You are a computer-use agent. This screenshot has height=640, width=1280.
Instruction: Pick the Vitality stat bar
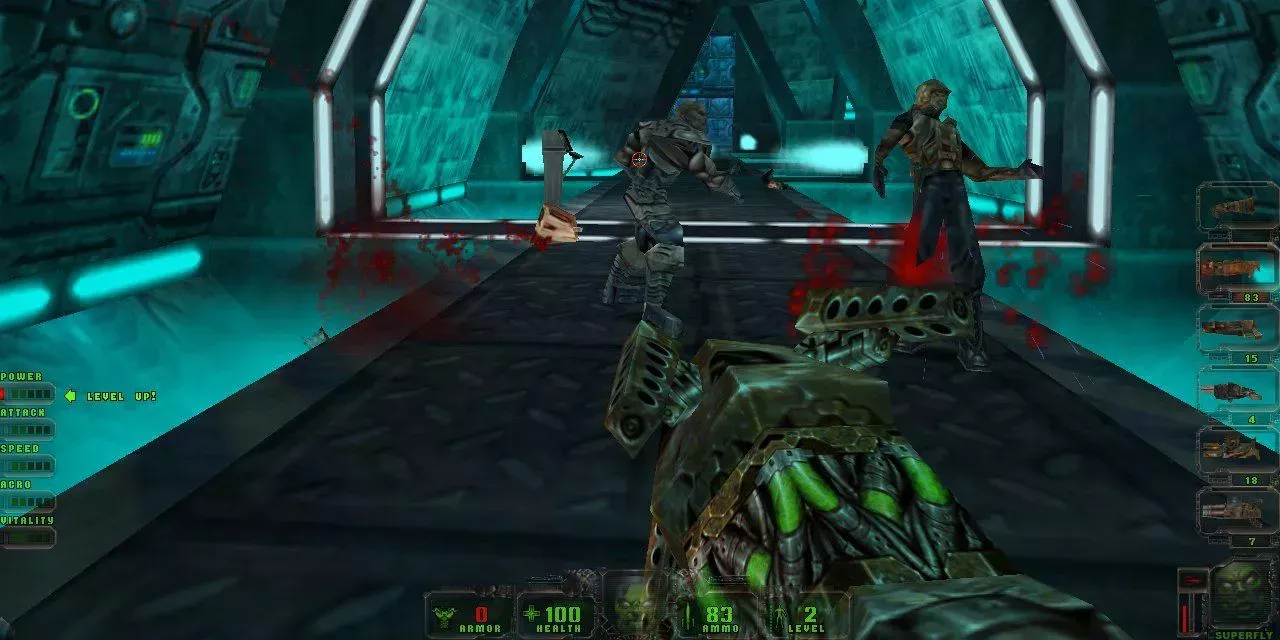(x=28, y=538)
